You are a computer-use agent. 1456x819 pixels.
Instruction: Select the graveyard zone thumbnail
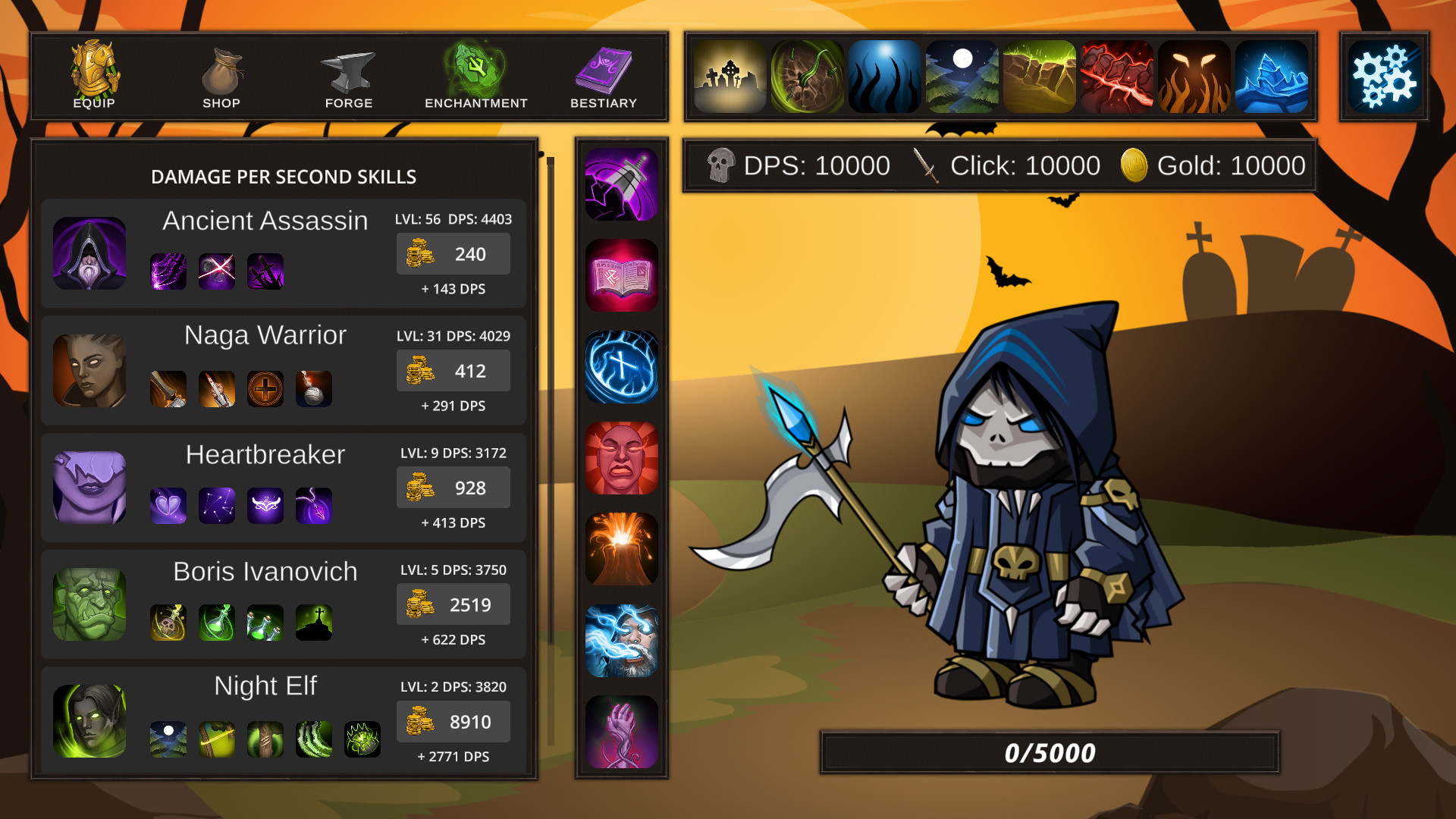(730, 77)
